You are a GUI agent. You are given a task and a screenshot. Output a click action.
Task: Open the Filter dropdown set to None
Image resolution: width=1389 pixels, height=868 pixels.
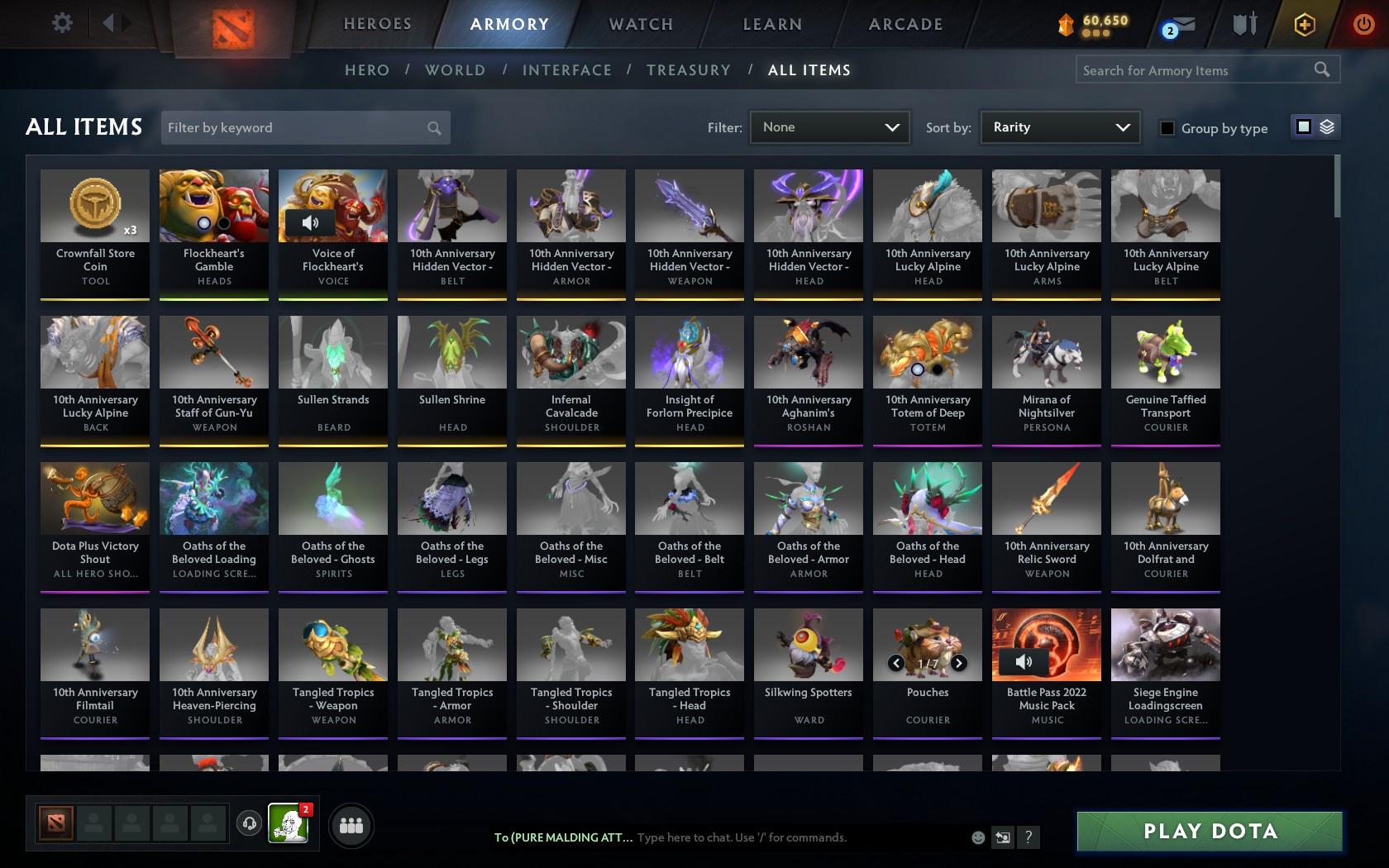(828, 126)
